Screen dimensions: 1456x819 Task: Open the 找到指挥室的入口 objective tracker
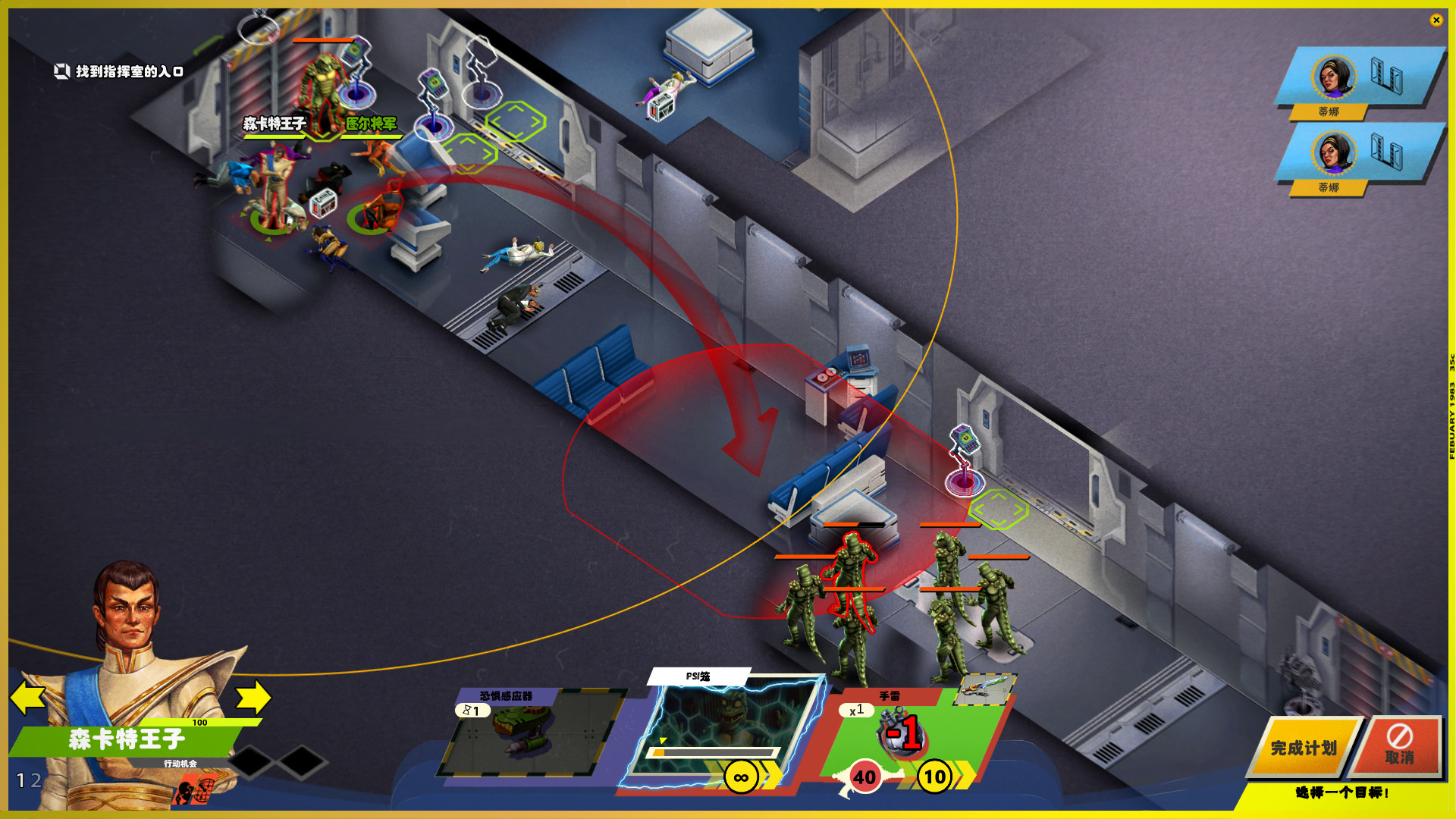coord(119,71)
